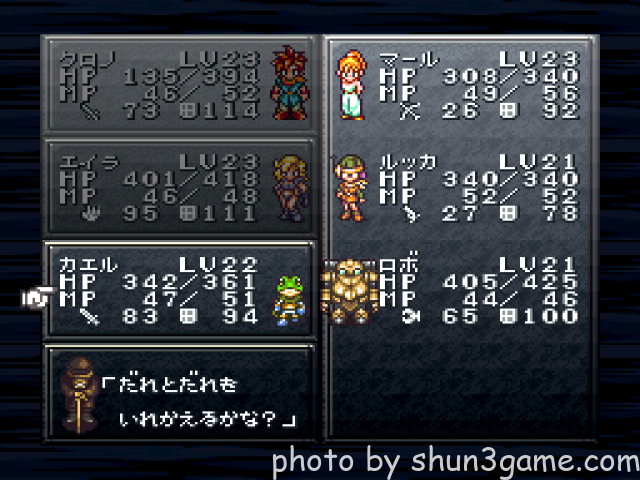Select Robo (ロボ) reserve entry
640x480 pixels.
(x=460, y=290)
